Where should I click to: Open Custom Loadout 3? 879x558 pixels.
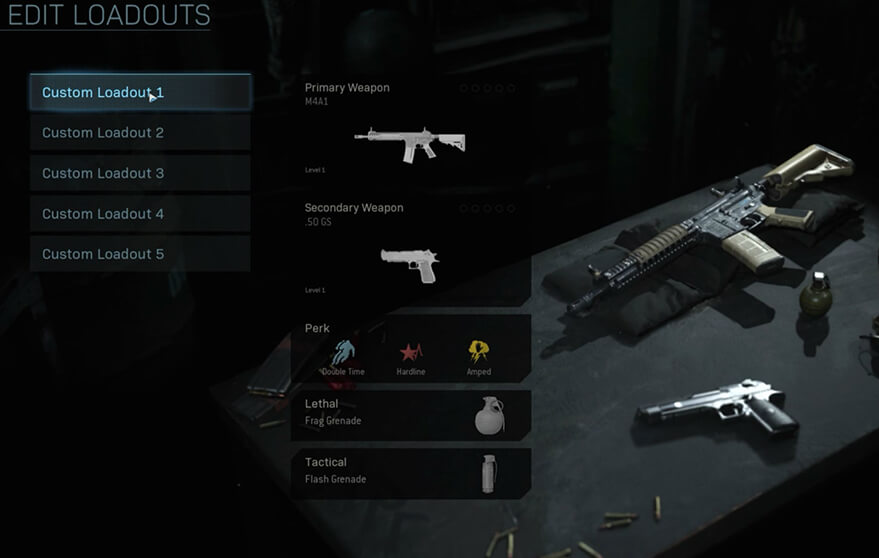(x=140, y=173)
